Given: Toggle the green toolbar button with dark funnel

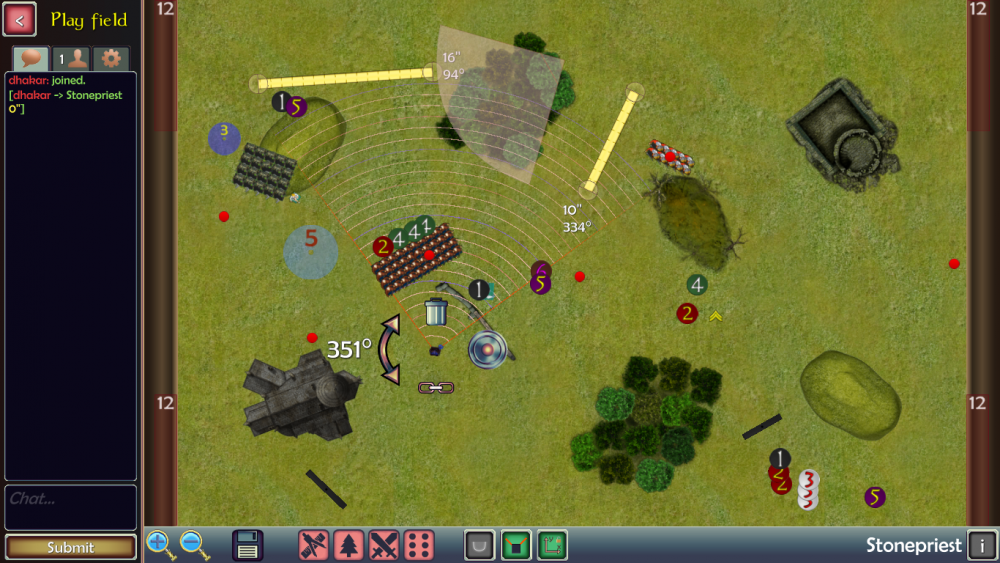Looking at the screenshot, I should click(516, 545).
